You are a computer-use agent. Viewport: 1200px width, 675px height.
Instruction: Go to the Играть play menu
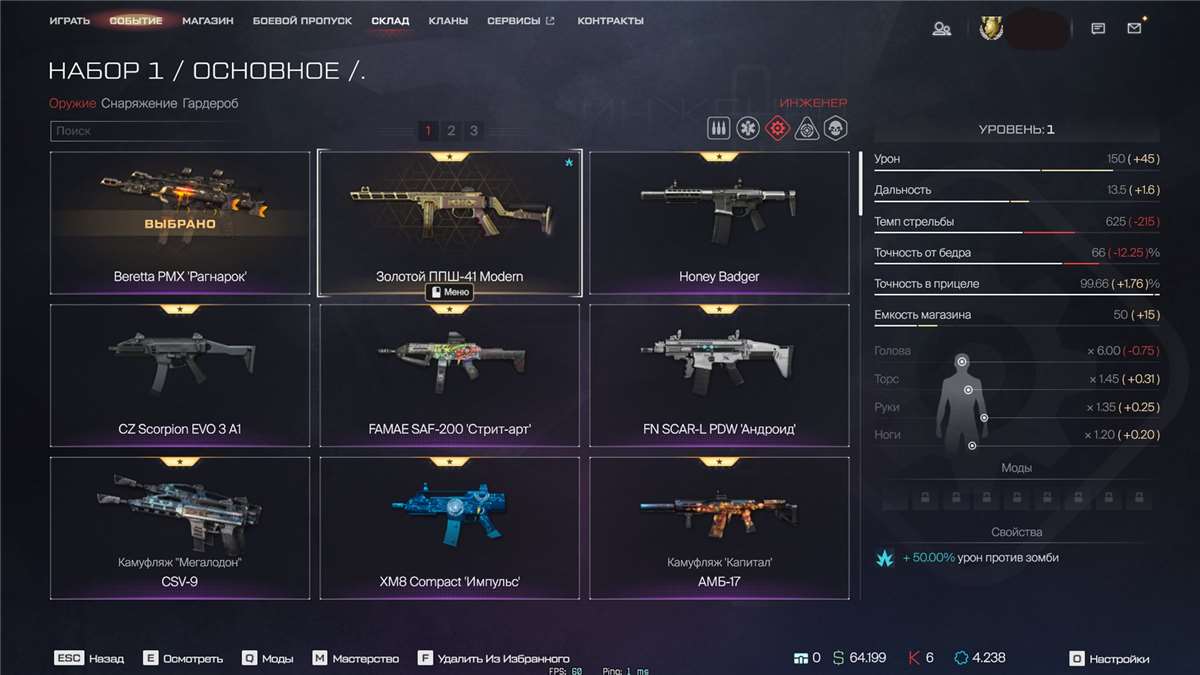point(70,21)
